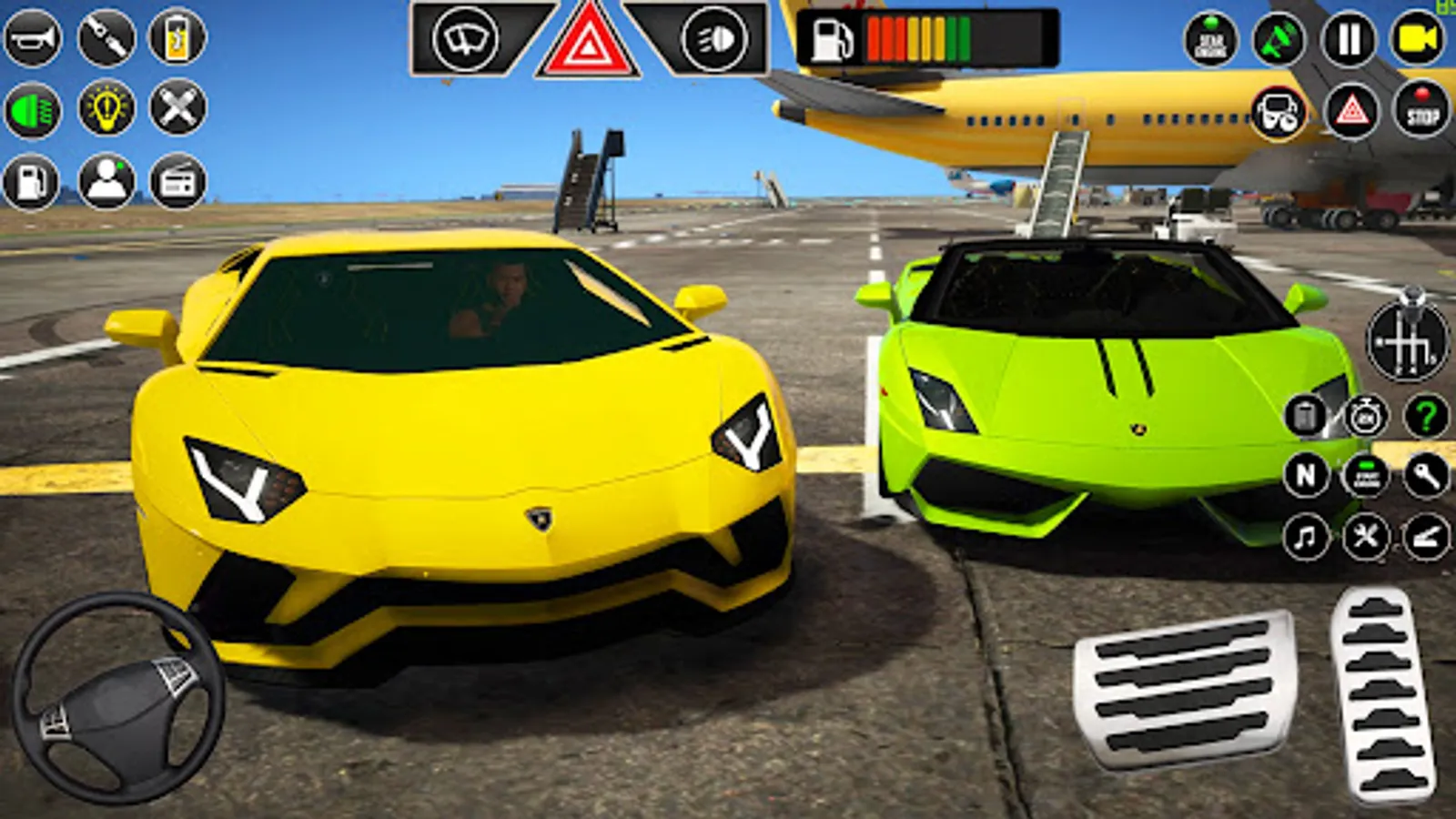The height and width of the screenshot is (819, 1456).
Task: Shift to Neutral with the N button
Action: [x=1308, y=475]
